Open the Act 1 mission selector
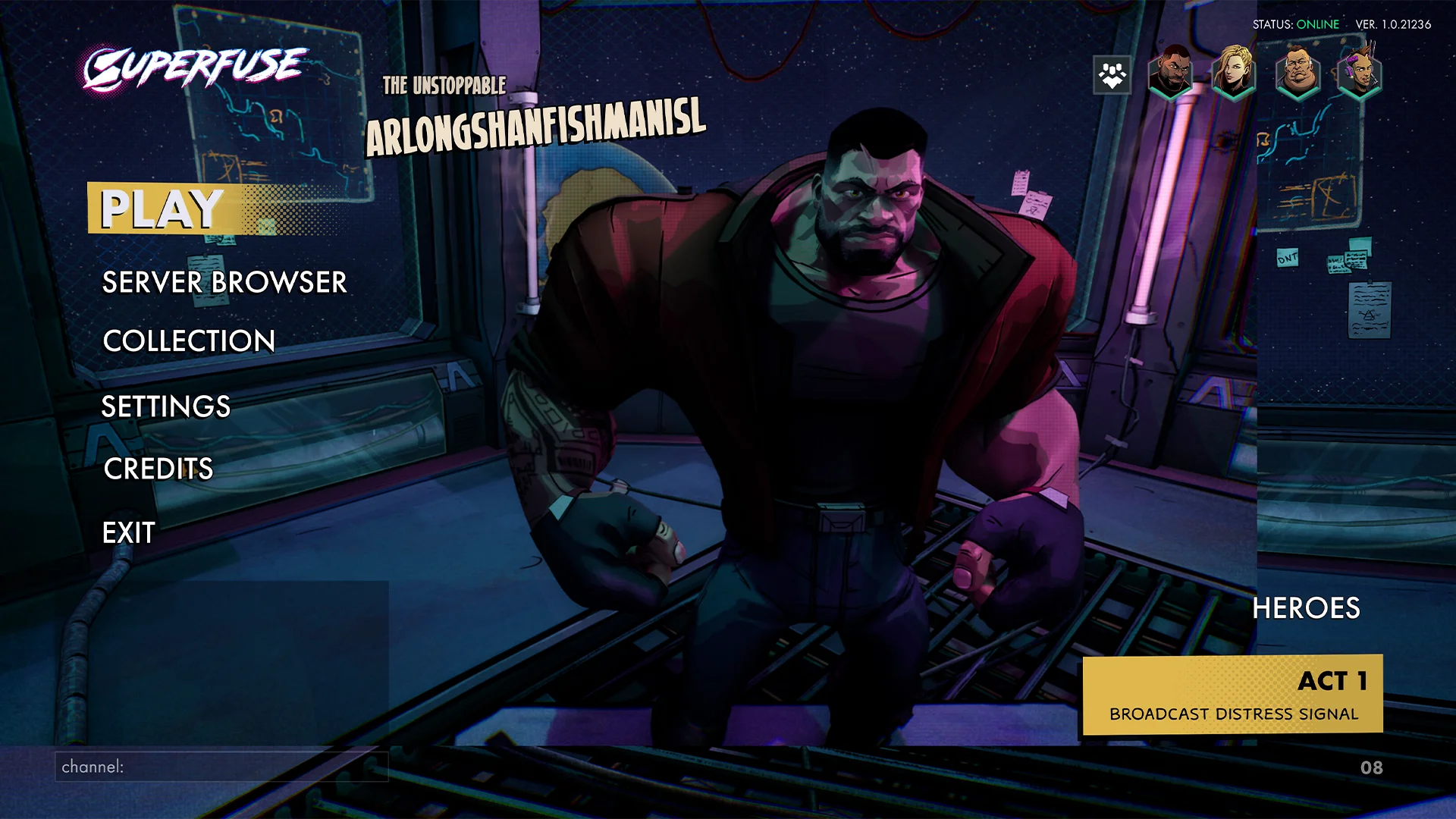Screen dimensions: 1456x819 (x=1235, y=694)
